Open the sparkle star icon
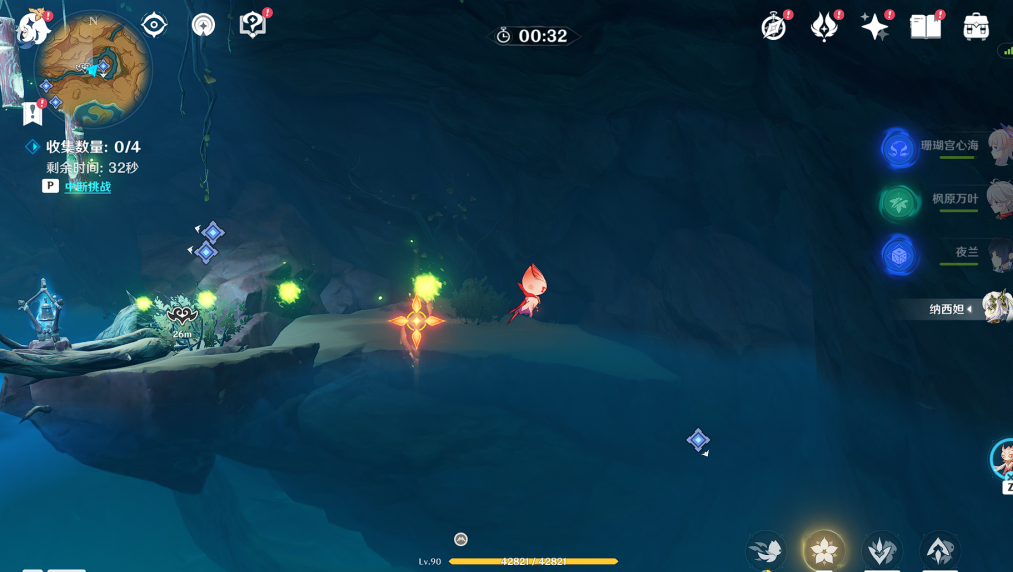Screen dimensions: 1013x572 tap(874, 27)
